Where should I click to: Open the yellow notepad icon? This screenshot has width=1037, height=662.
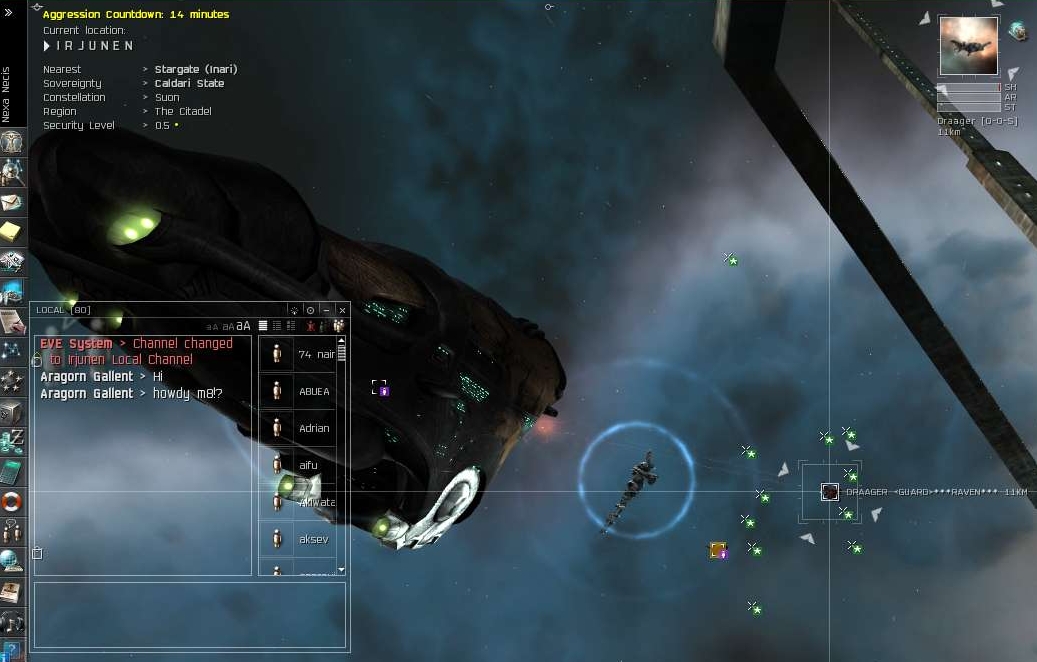pos(12,233)
